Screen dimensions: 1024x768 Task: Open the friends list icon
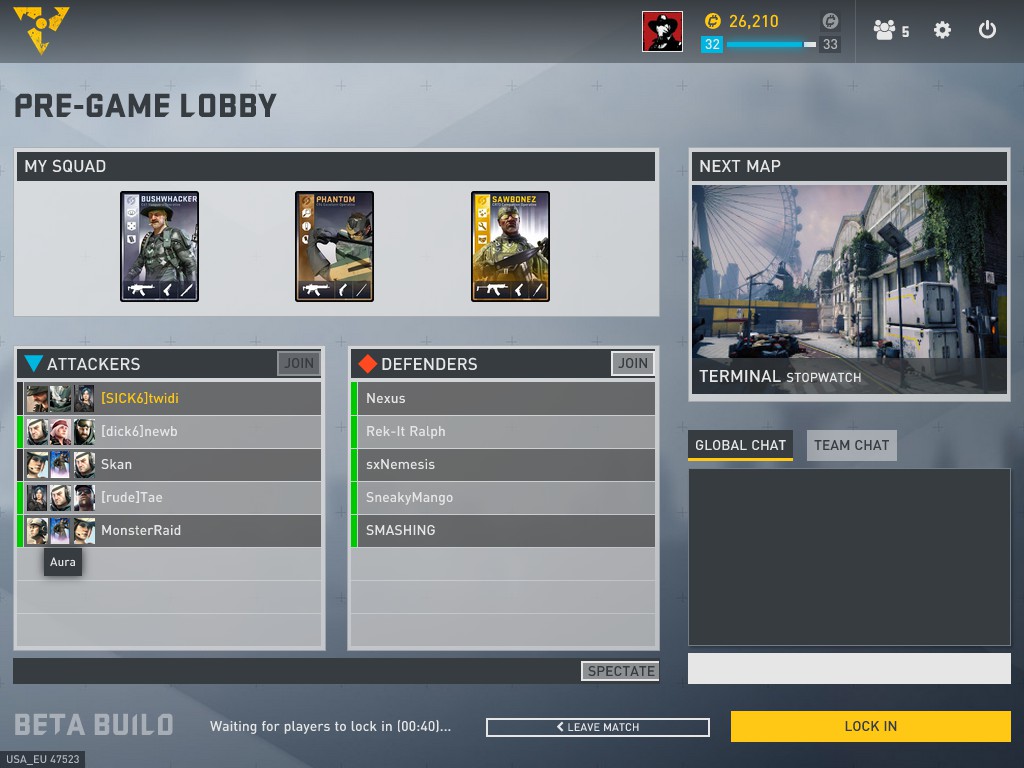click(x=890, y=31)
